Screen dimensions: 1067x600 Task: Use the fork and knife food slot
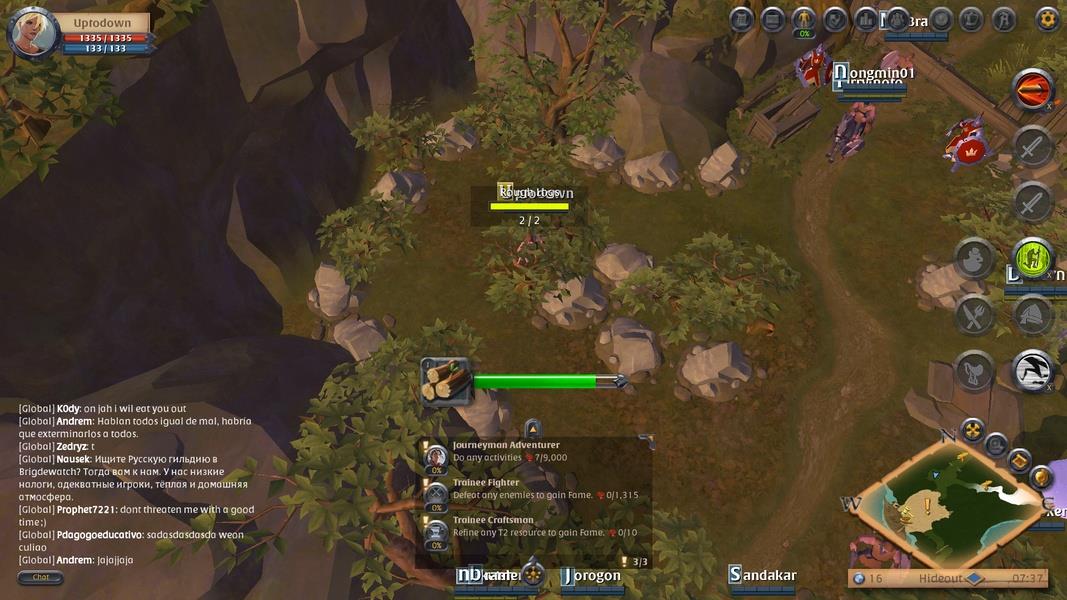974,315
